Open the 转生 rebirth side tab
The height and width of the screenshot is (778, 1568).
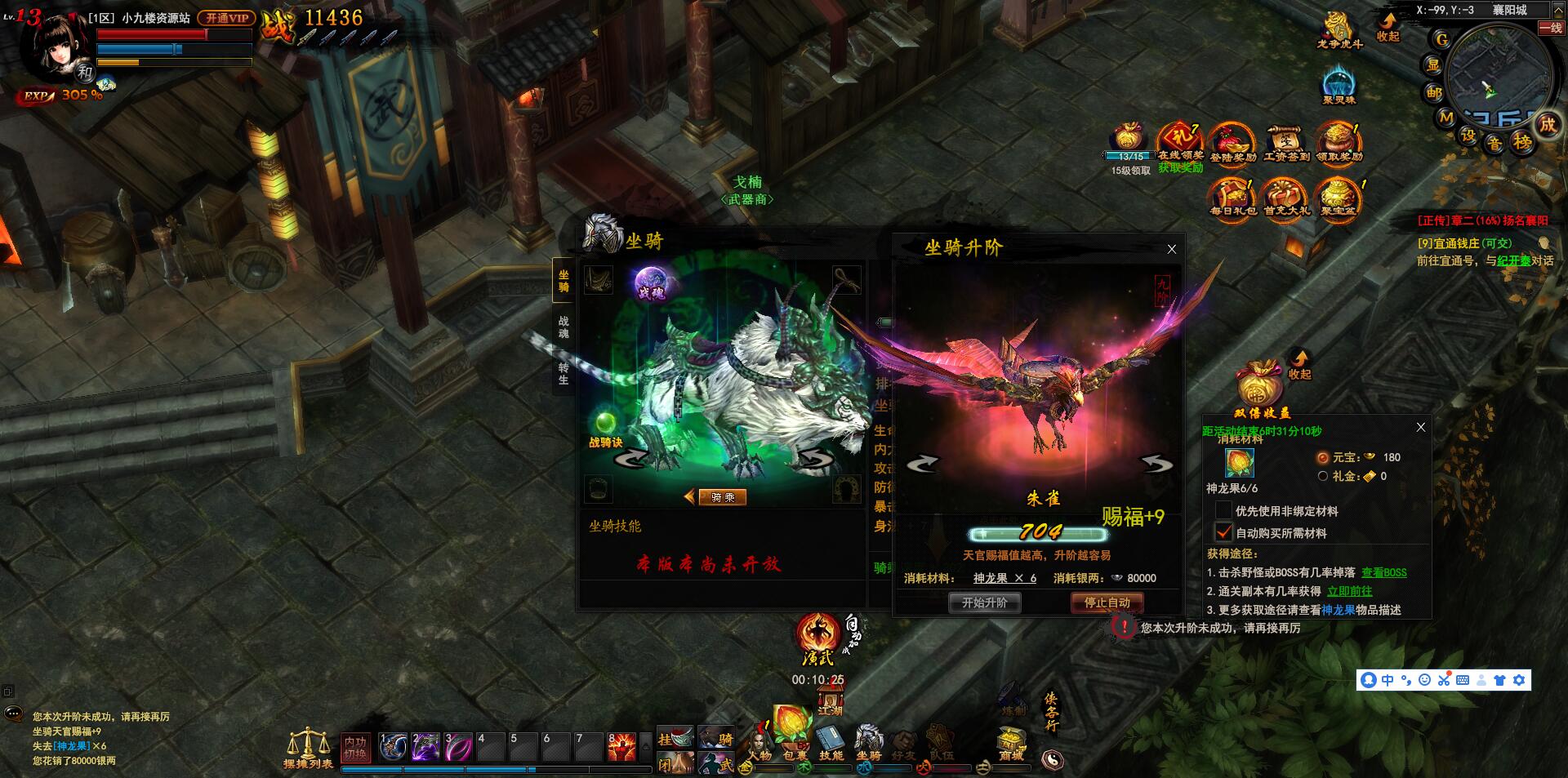563,373
